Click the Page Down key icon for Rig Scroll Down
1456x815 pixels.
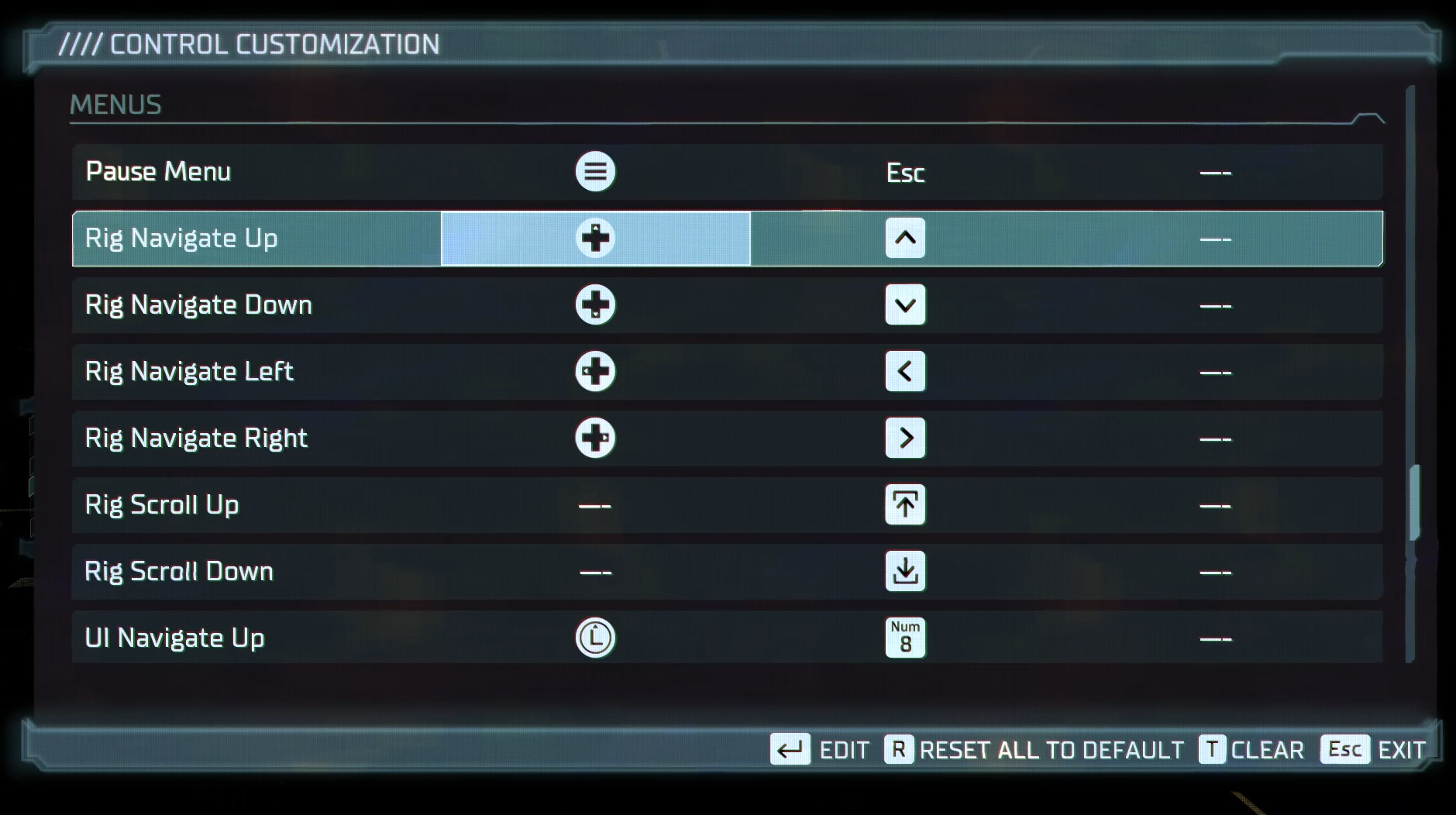(x=905, y=571)
